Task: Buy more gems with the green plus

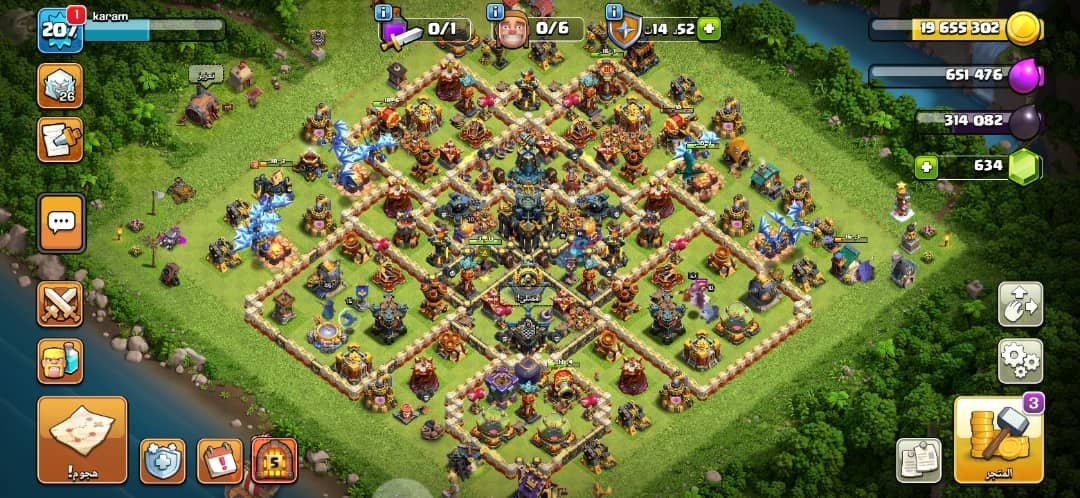Action: [926, 166]
